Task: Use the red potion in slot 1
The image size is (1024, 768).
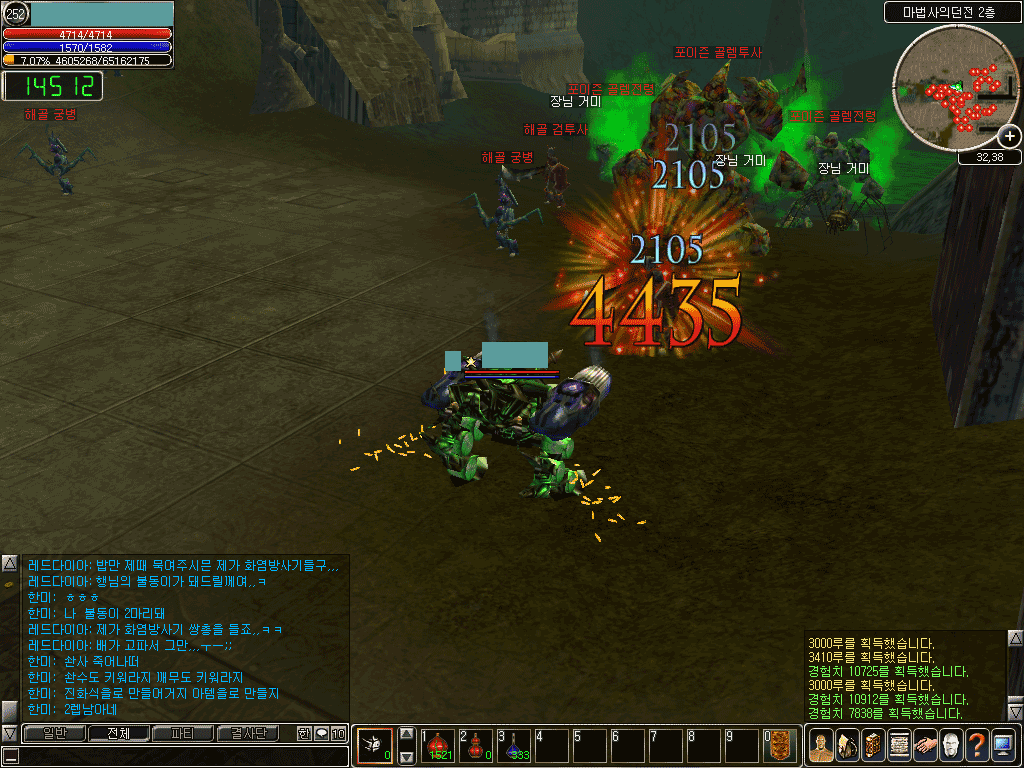Action: [437, 745]
